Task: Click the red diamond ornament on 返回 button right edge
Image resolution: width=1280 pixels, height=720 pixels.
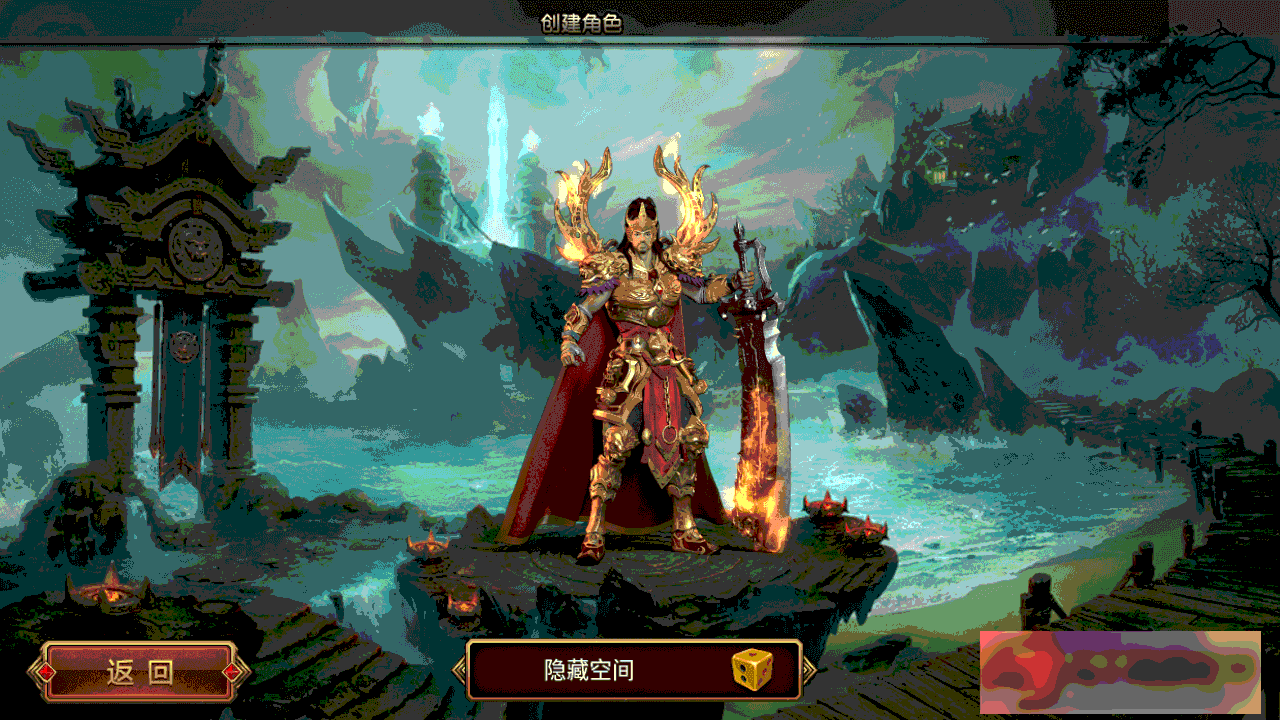Action: [x=230, y=673]
